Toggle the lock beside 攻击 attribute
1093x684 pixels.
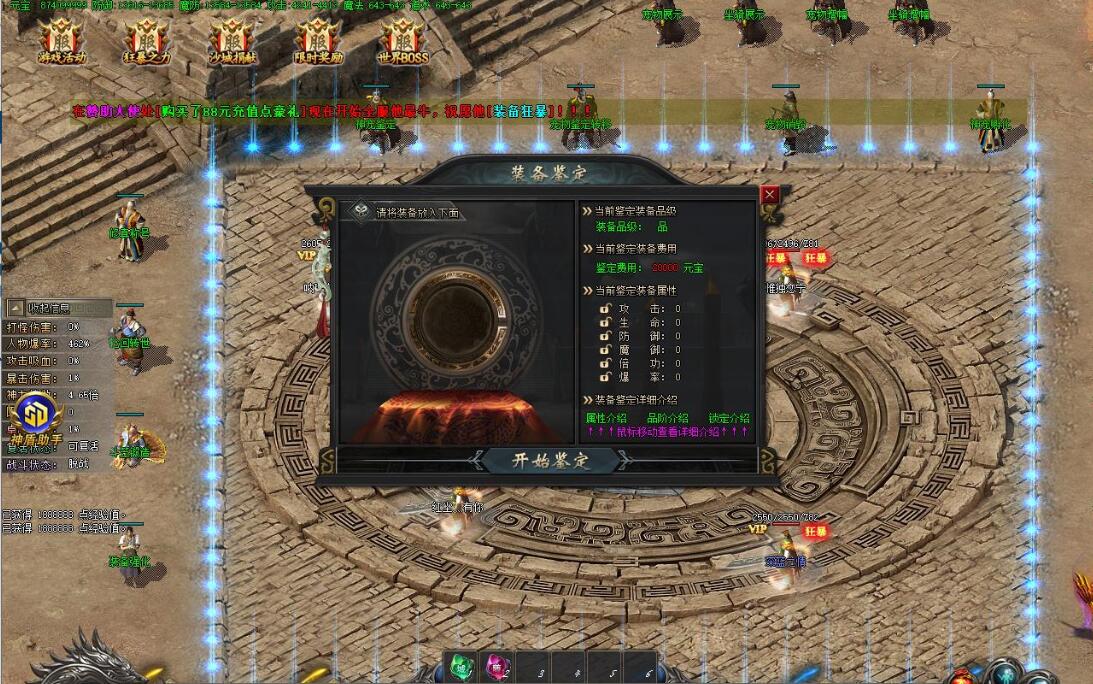(605, 309)
